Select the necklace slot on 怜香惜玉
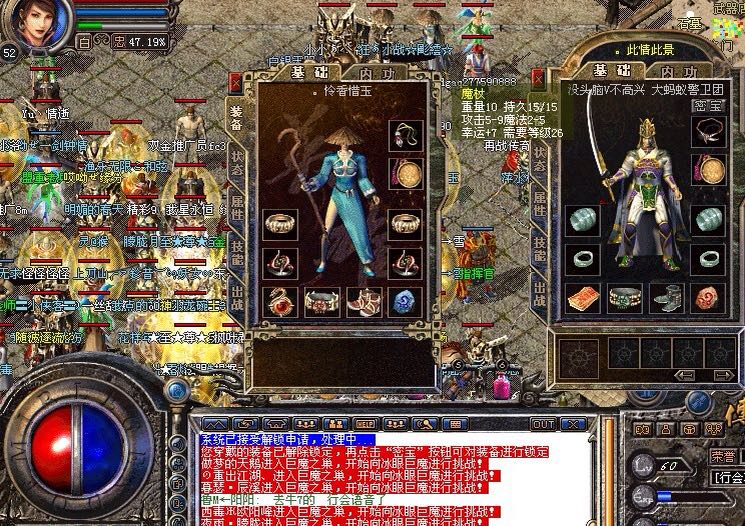Image resolution: width=745 pixels, height=526 pixels. [x=406, y=135]
